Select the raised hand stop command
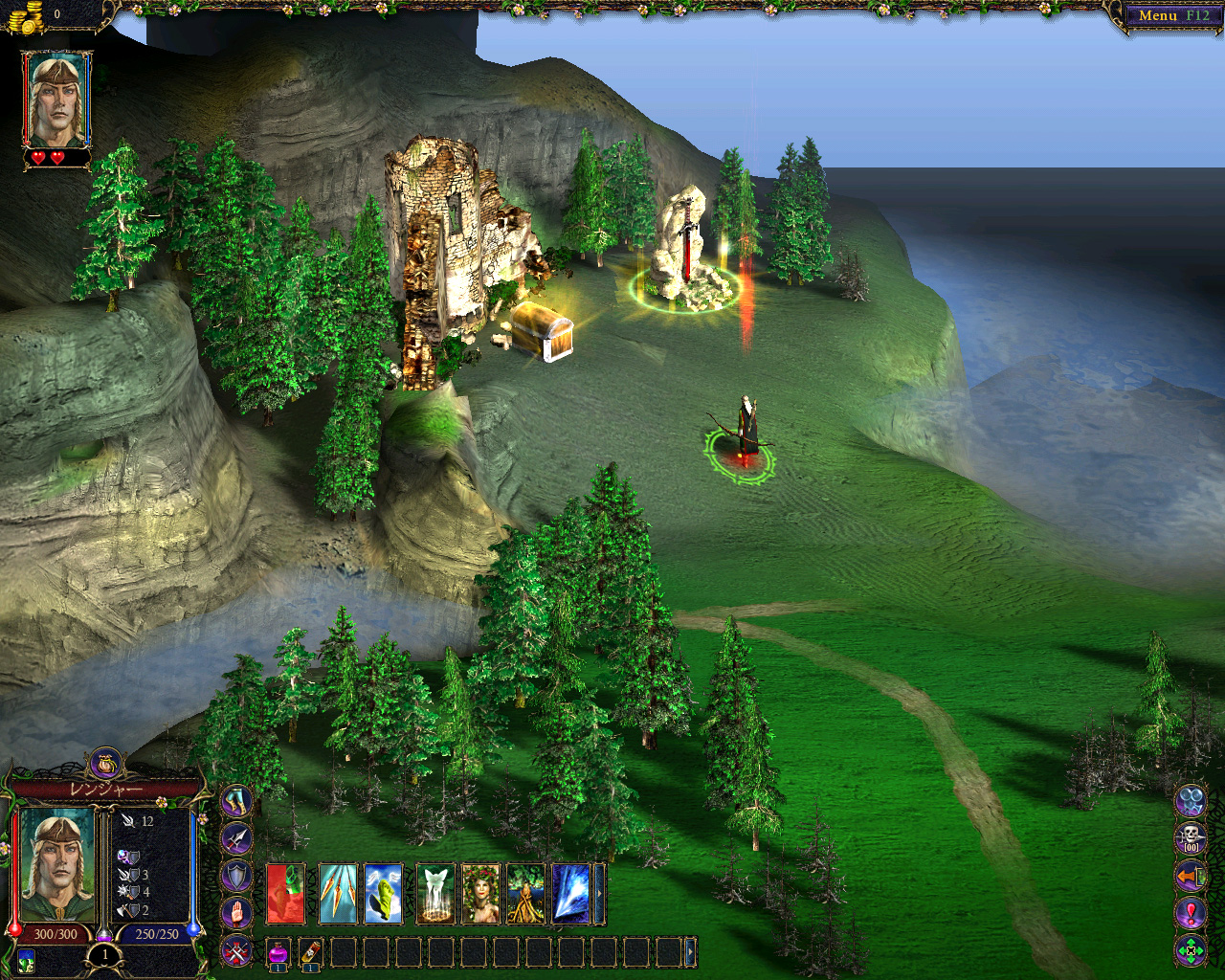 (236, 913)
